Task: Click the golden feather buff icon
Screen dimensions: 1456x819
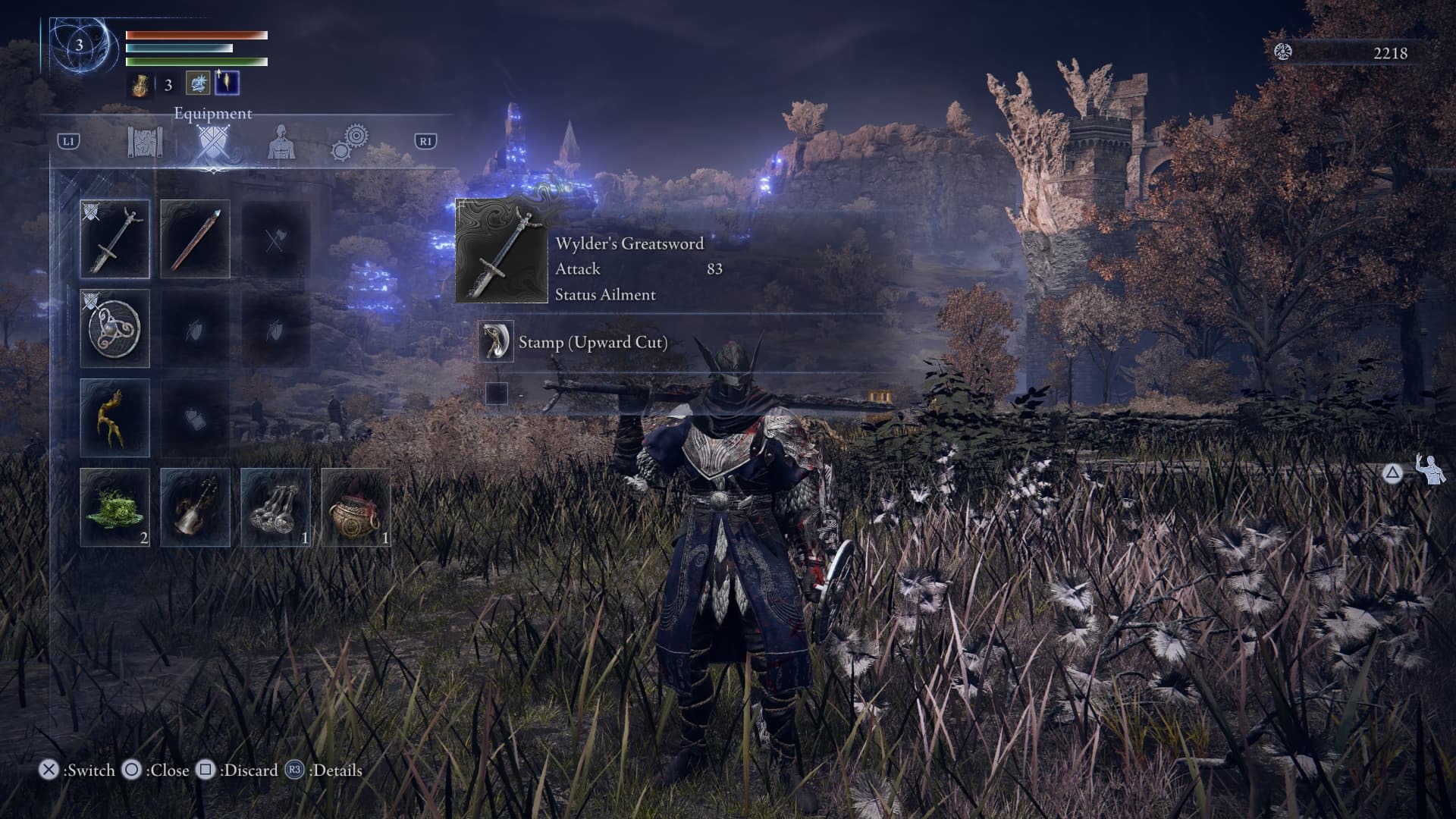Action: tap(227, 83)
